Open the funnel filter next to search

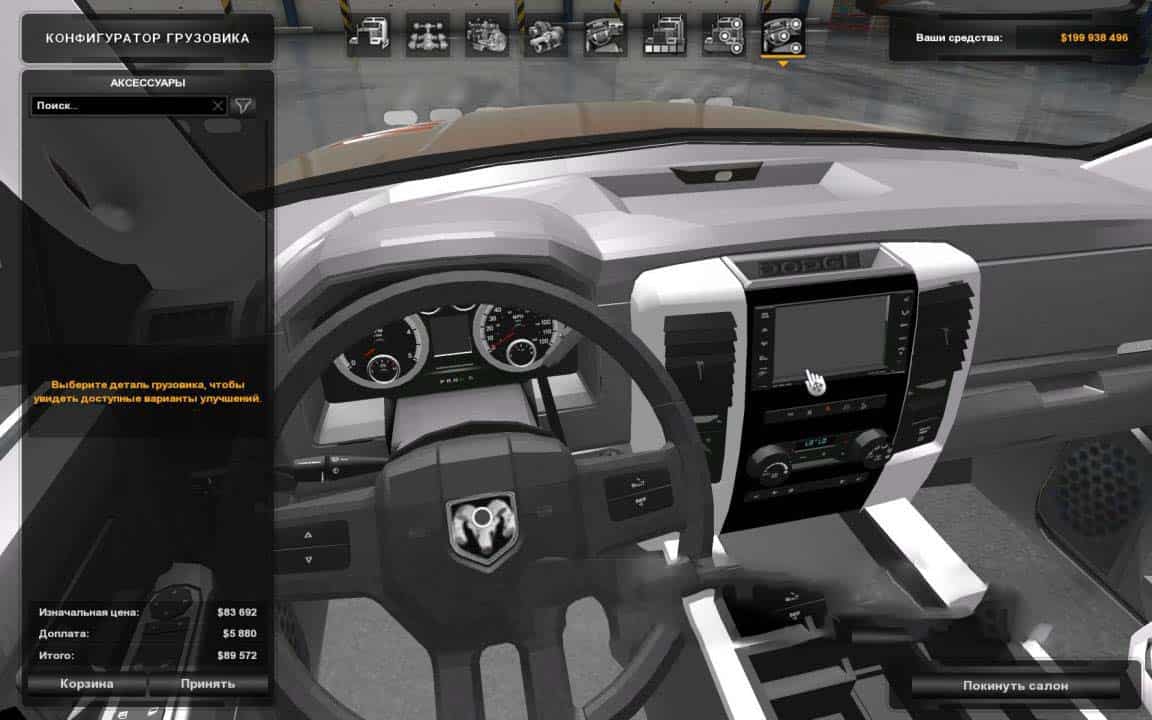(243, 105)
